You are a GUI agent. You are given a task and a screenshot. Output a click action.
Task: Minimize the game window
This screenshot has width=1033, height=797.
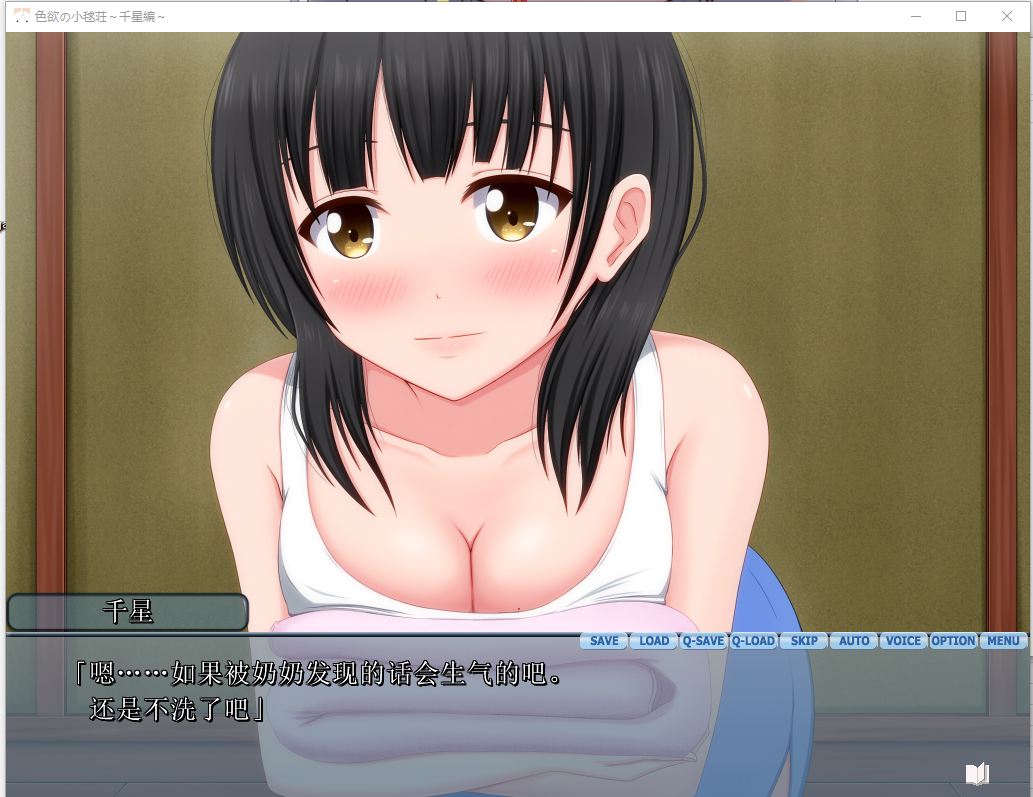[915, 16]
